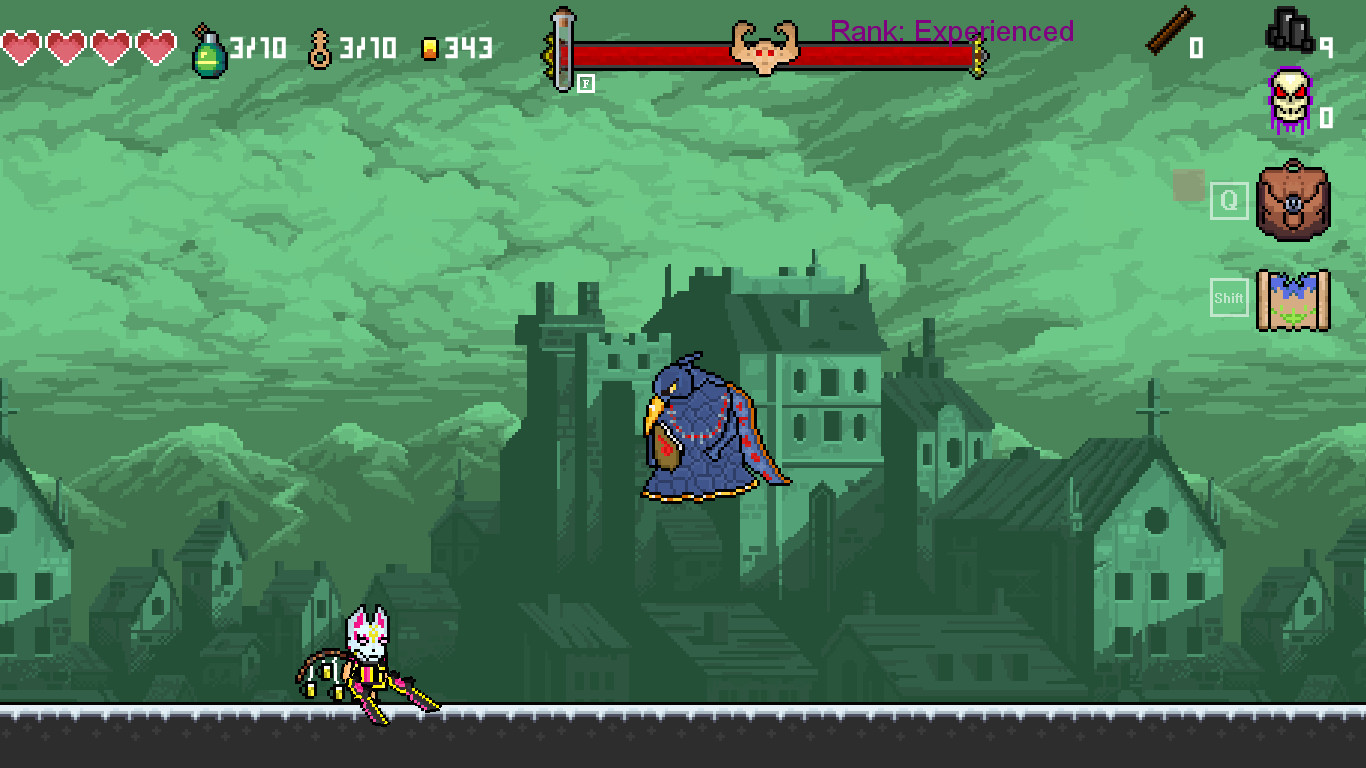Open the backpack inventory icon

(x=1293, y=200)
